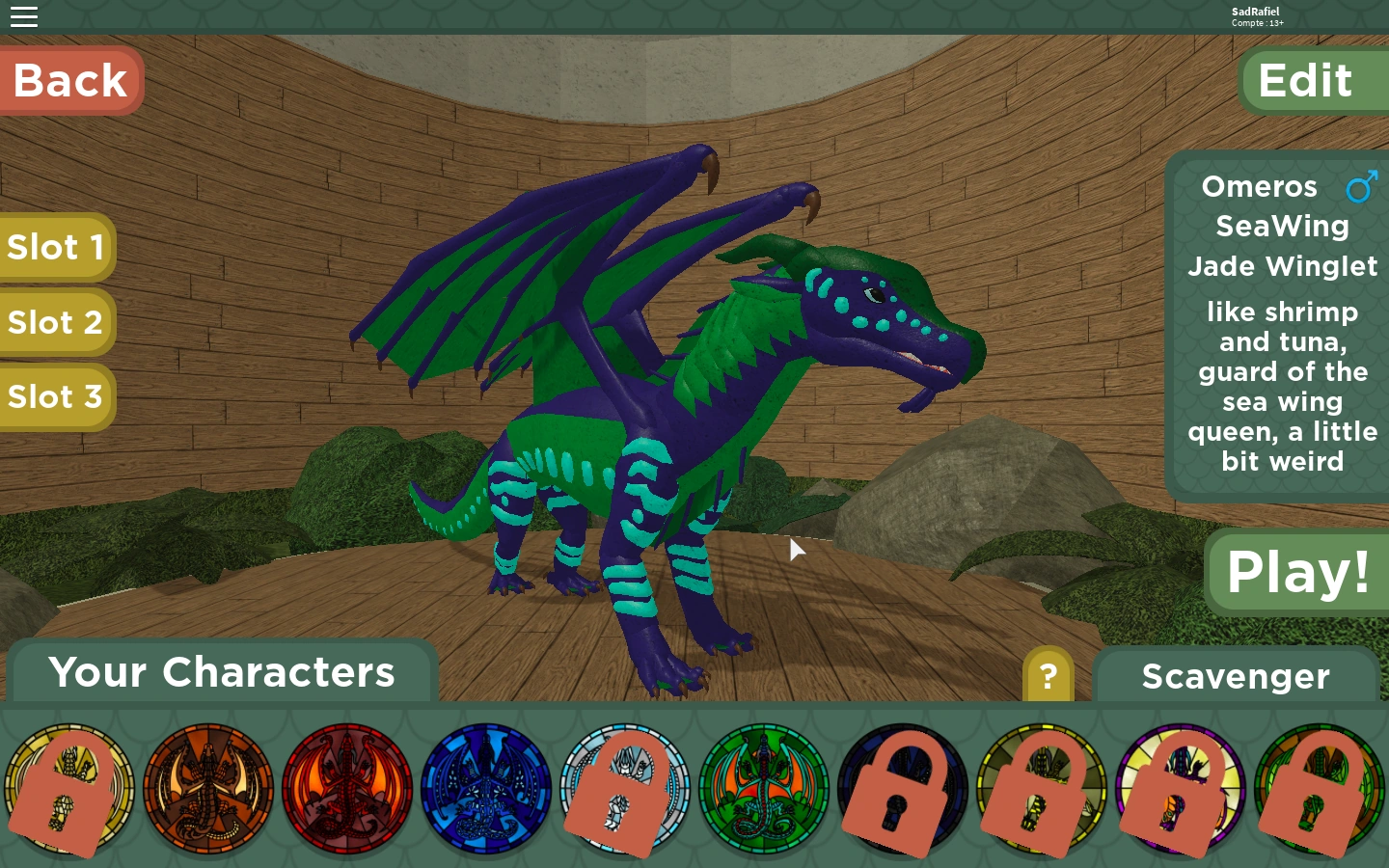Switch to Slot 3

(x=56, y=396)
